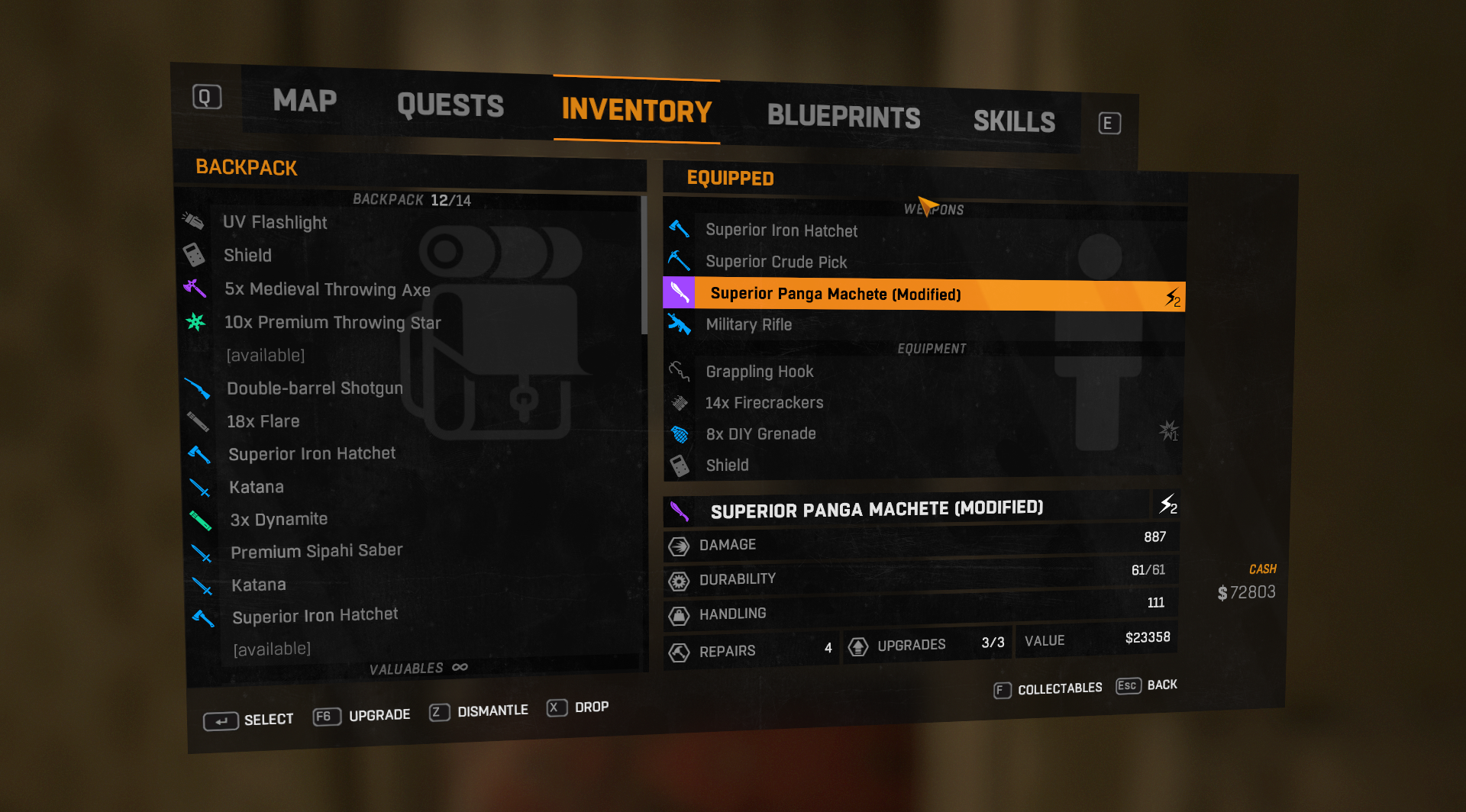The image size is (1466, 812).
Task: Choose the equipped Military Rifle
Action: tap(748, 324)
